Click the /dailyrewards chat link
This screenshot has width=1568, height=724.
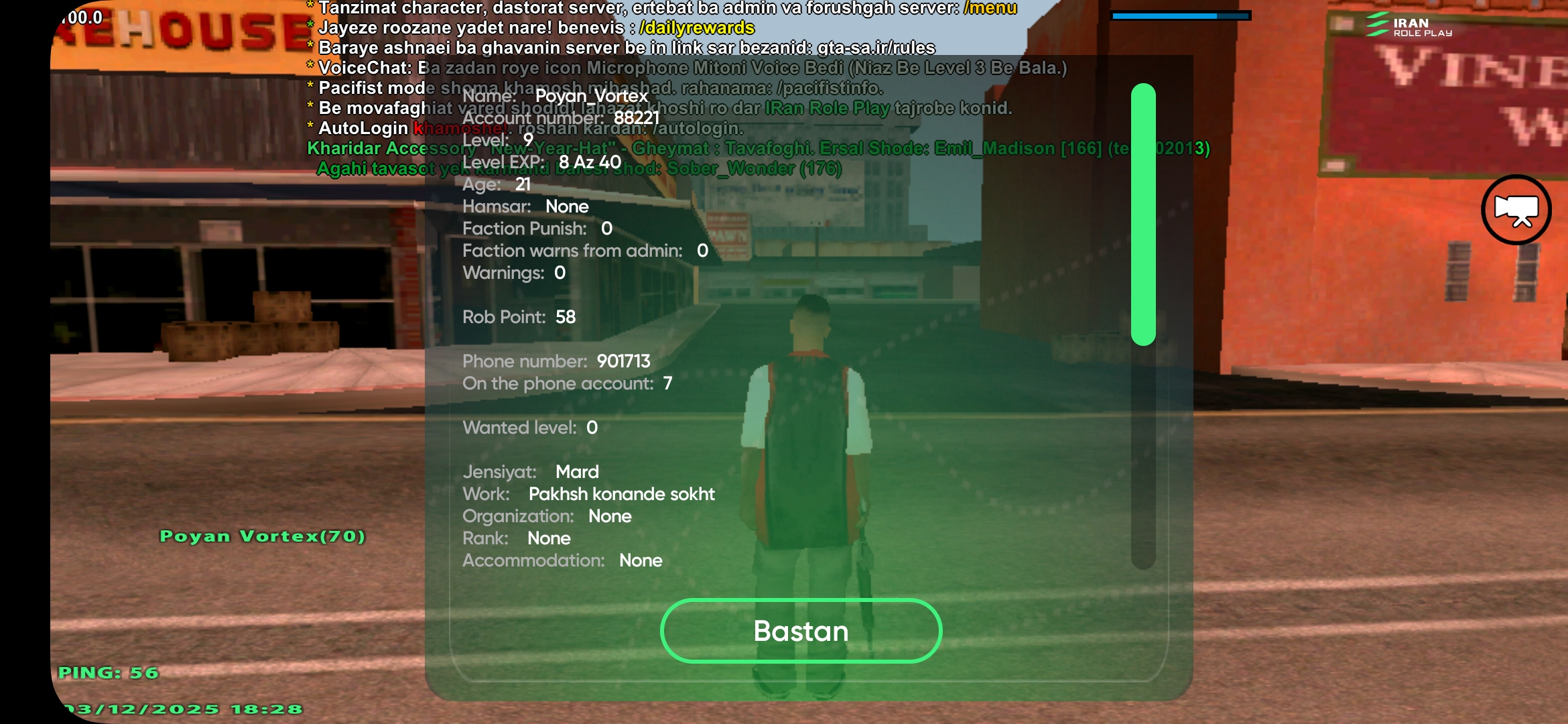pos(697,29)
